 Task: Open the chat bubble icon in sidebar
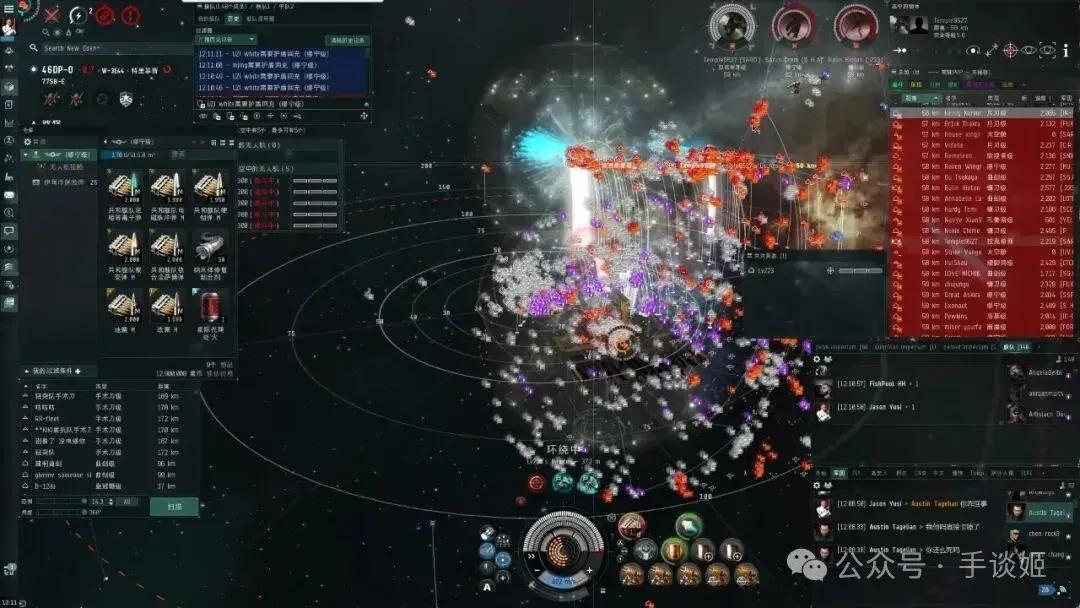[x=9, y=231]
